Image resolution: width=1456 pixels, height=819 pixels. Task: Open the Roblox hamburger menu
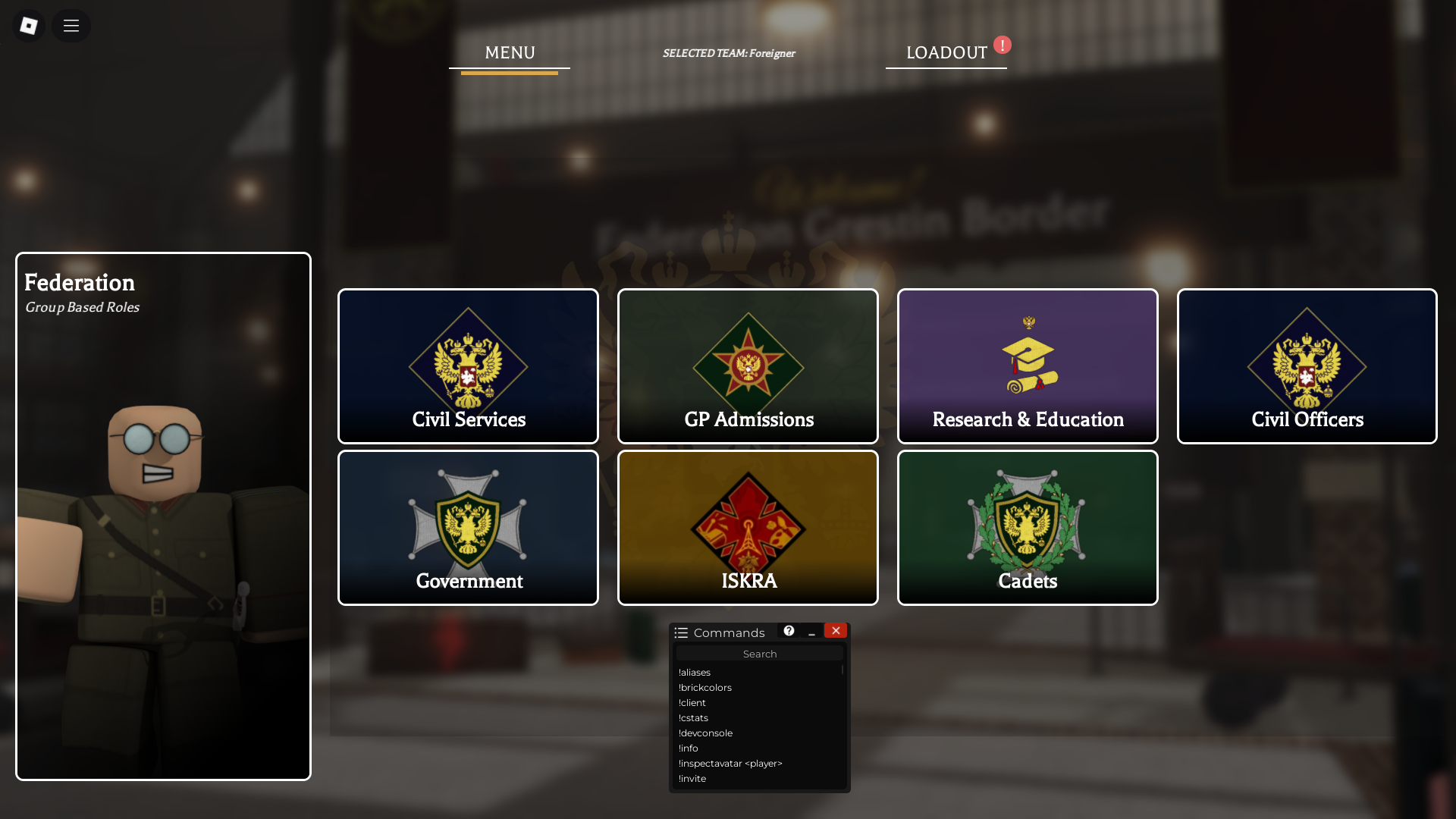pos(71,26)
